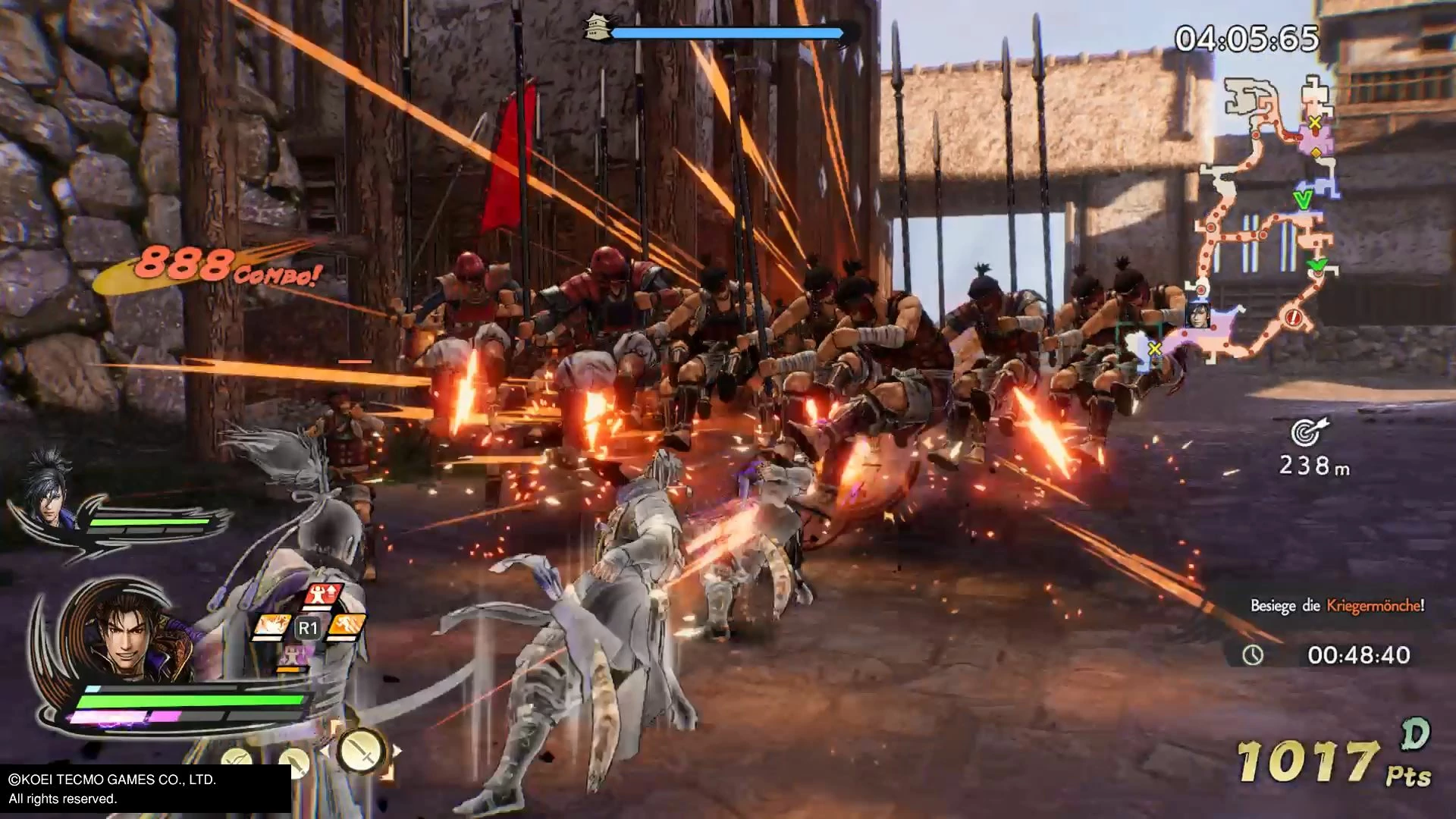Viewport: 1456px width, 819px height.
Task: Select the red exclamation marker on minimap
Action: pyautogui.click(x=1293, y=318)
